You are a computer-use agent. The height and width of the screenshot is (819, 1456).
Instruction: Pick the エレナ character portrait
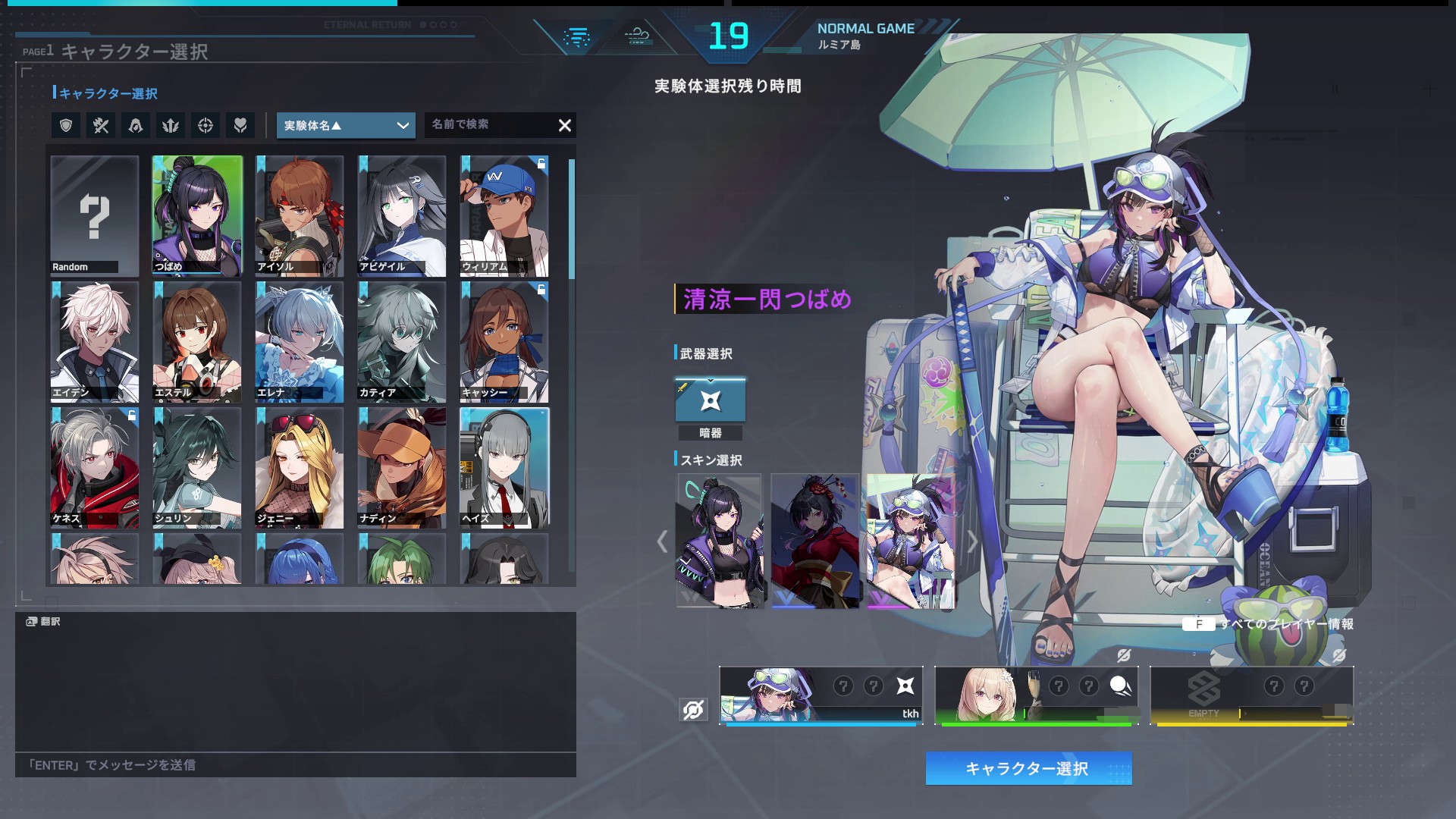(x=300, y=341)
